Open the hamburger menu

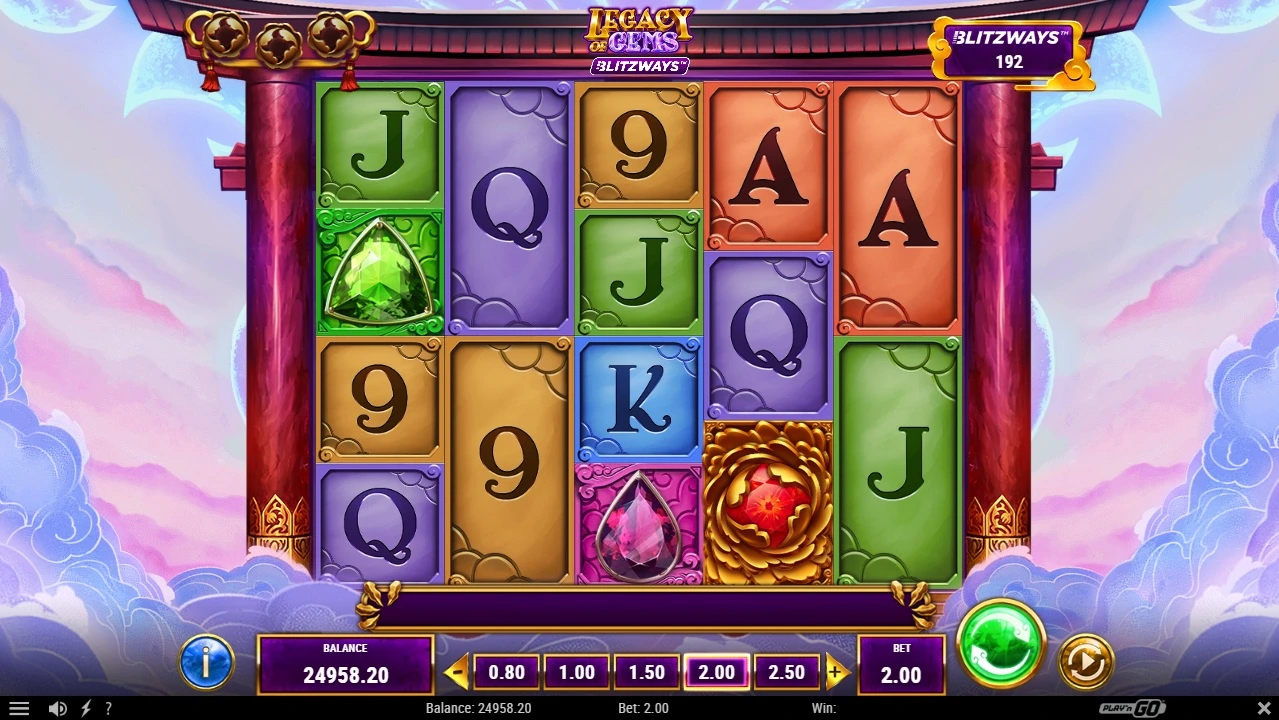pos(18,708)
